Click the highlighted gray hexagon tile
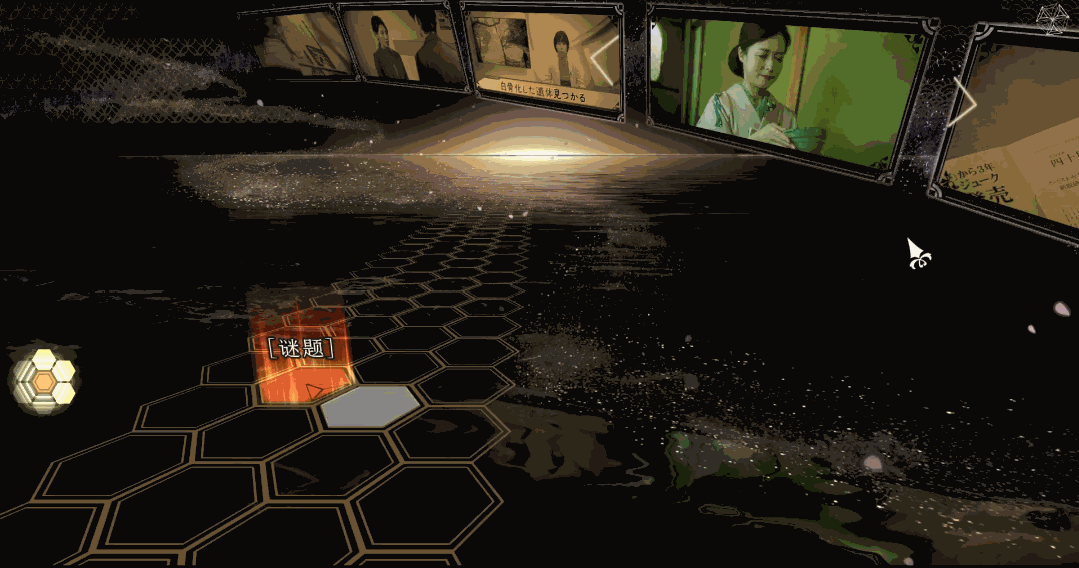This screenshot has height=568, width=1079. pyautogui.click(x=370, y=406)
